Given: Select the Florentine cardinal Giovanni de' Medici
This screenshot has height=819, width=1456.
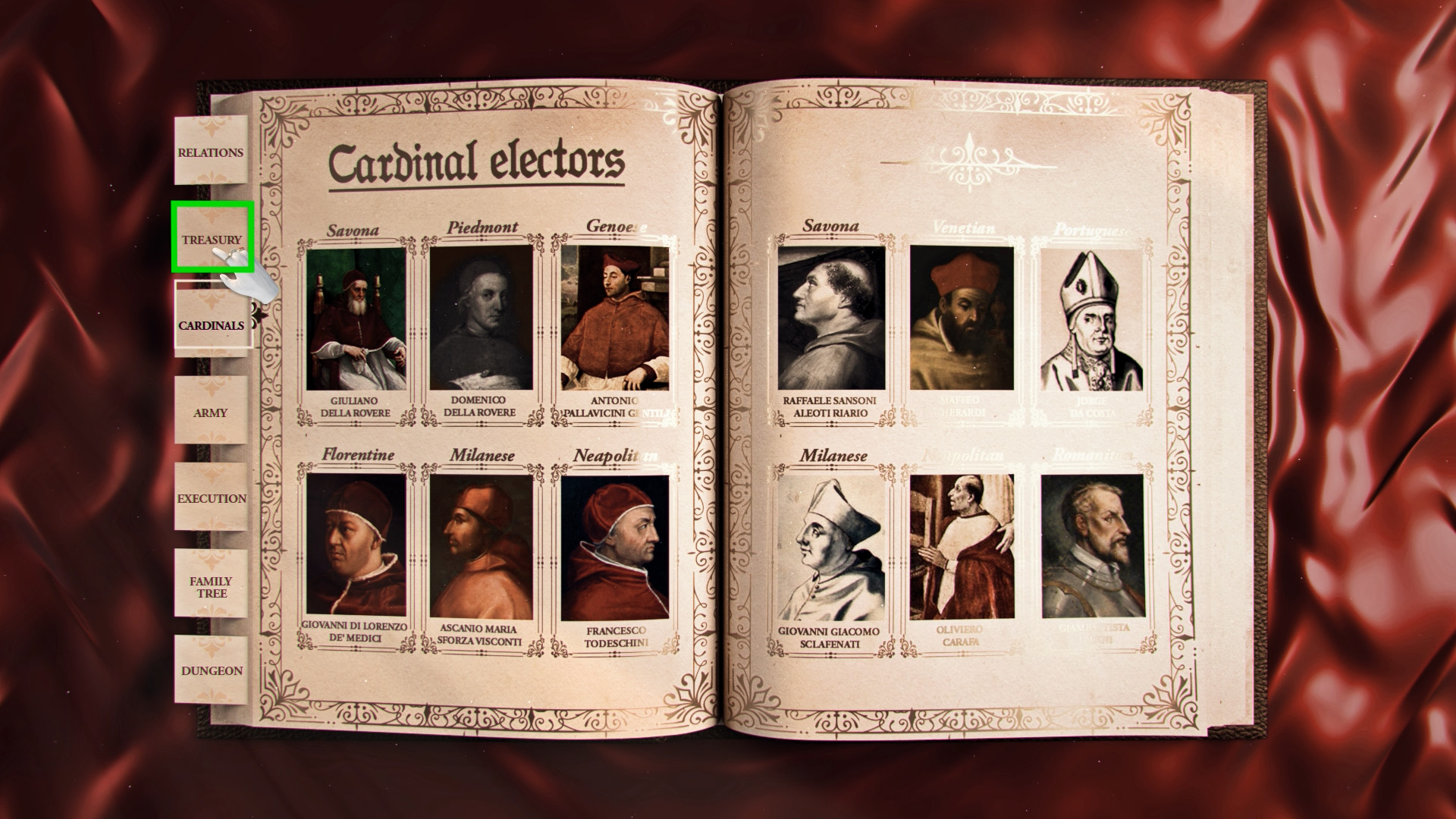Looking at the screenshot, I should pos(355,544).
